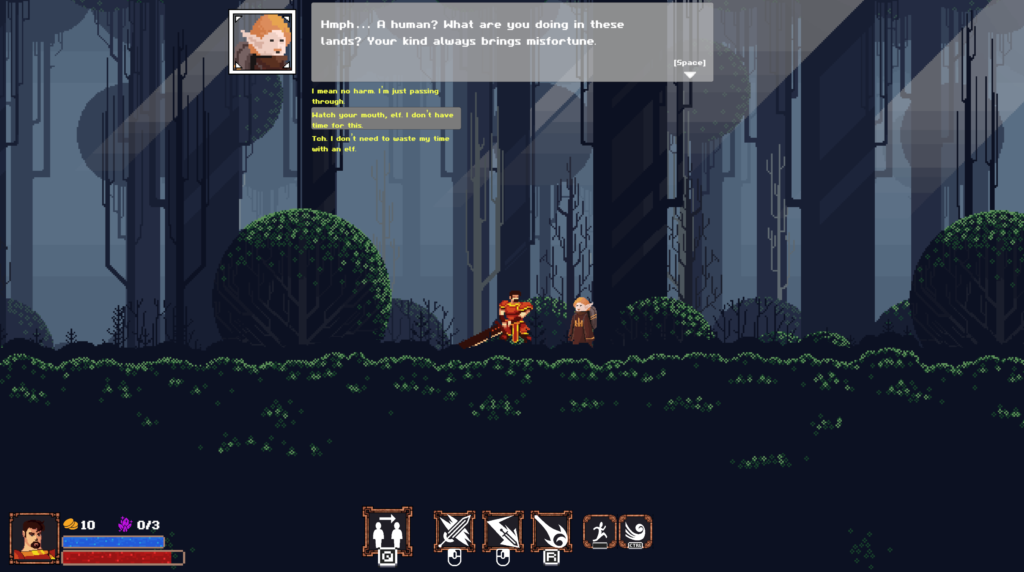Use the sword slash attack icon
Screen dimensions: 1024x572
454,530
